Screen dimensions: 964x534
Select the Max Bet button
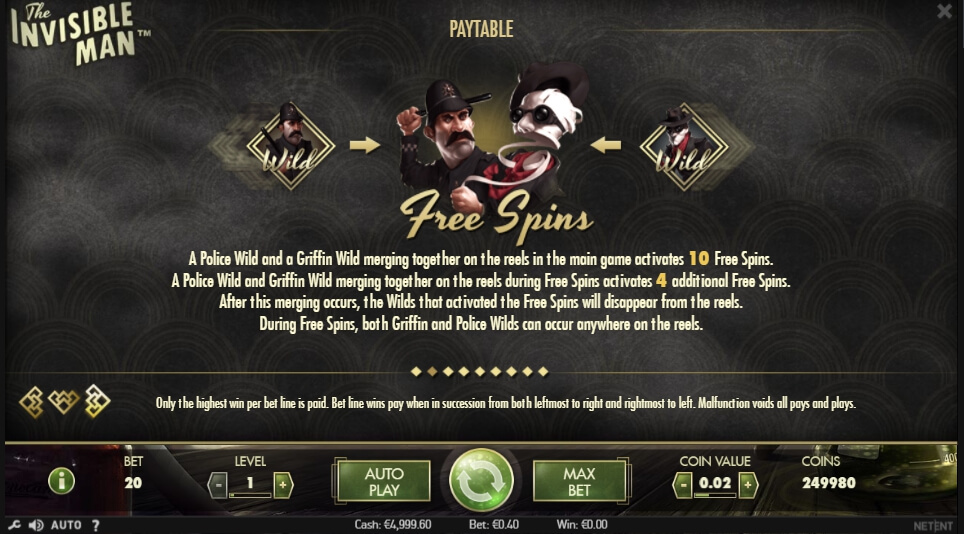point(580,481)
